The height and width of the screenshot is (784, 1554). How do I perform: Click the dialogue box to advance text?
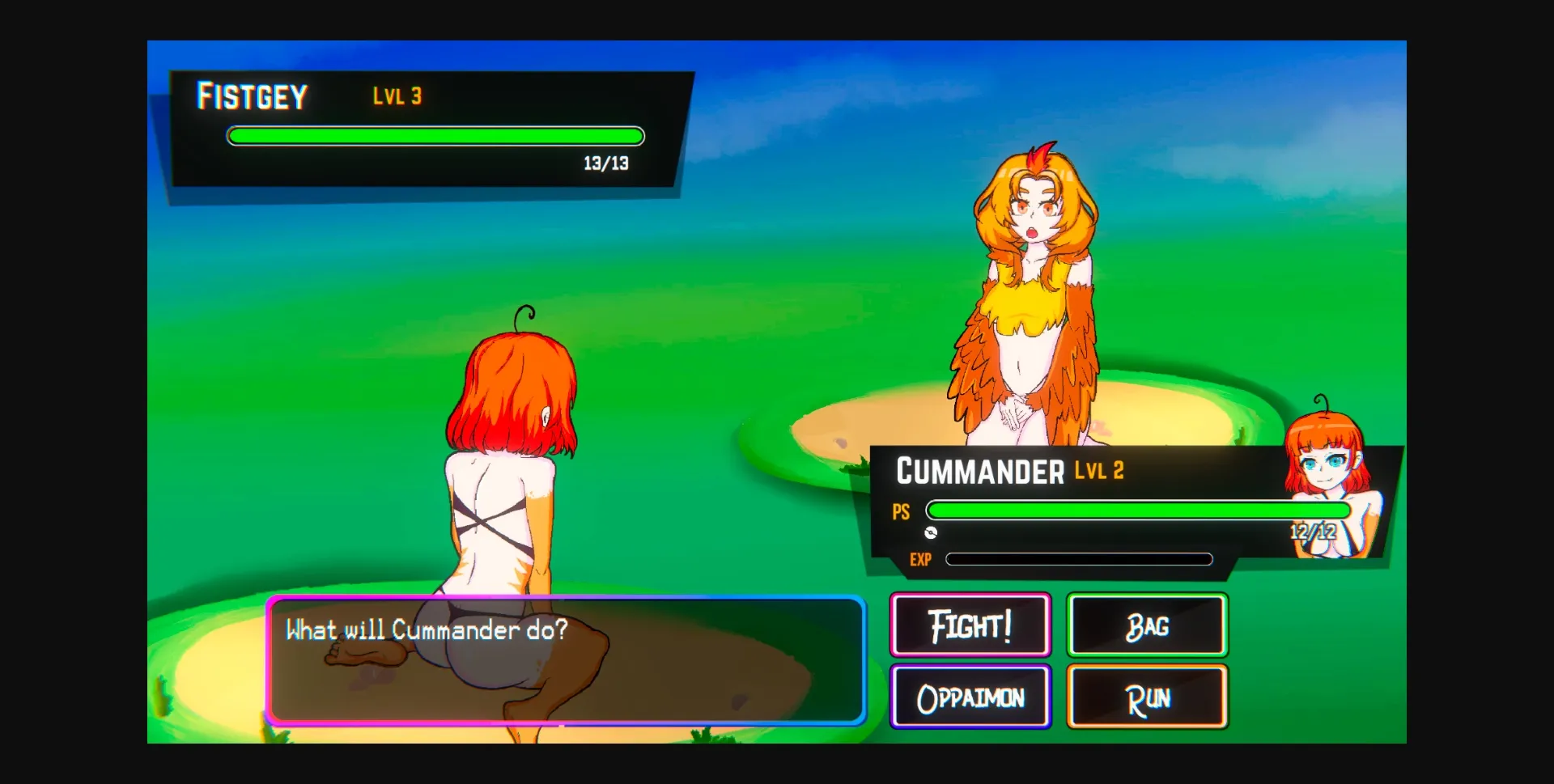coord(567,659)
